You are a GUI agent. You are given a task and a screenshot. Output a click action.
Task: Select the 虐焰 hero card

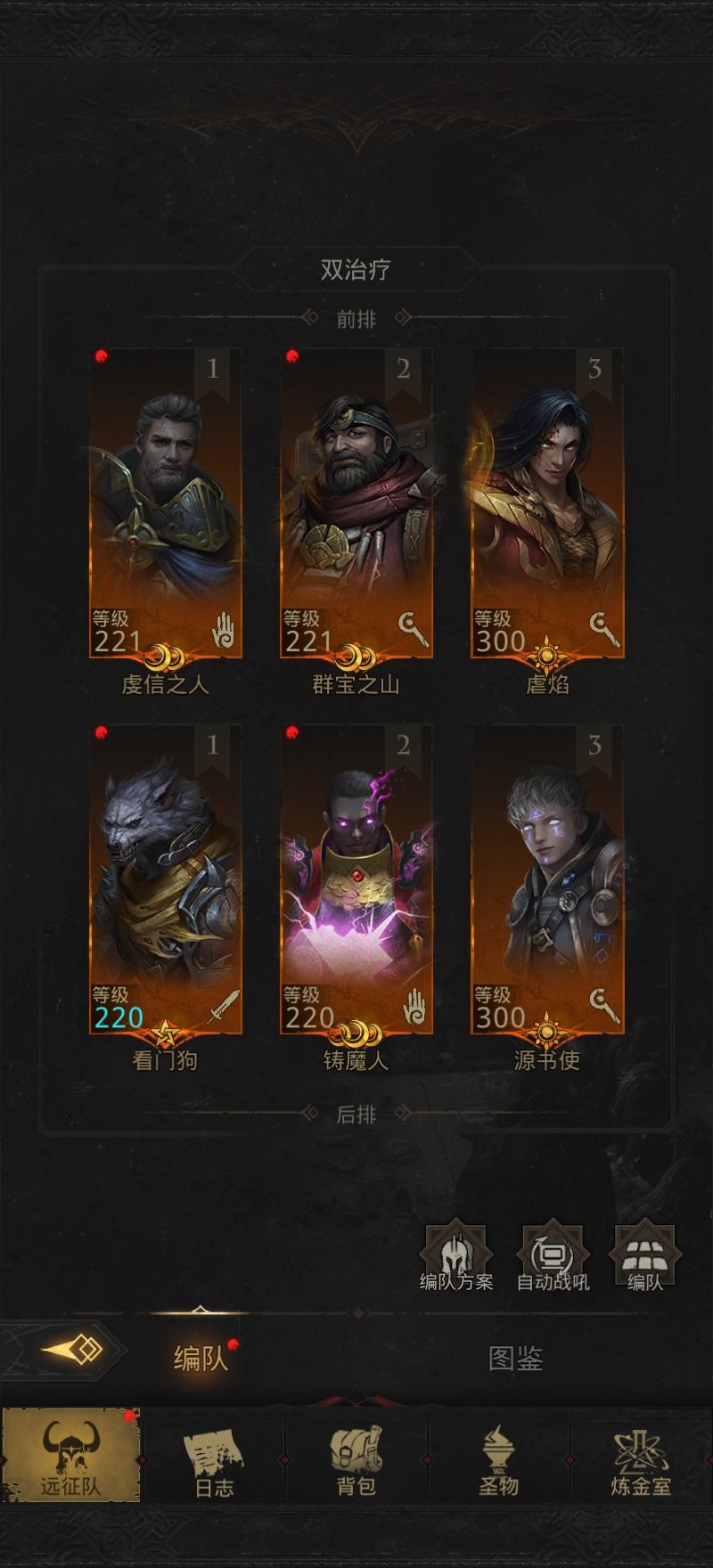[x=546, y=503]
